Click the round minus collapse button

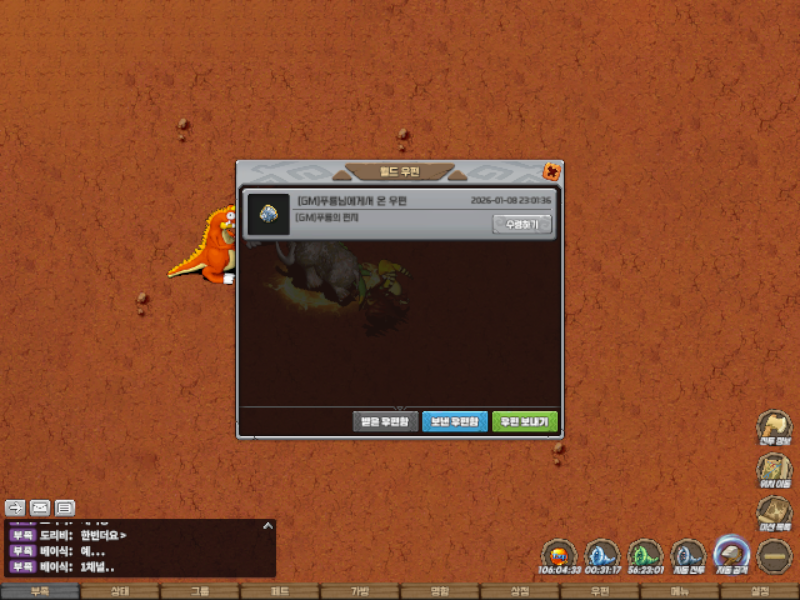(x=773, y=555)
